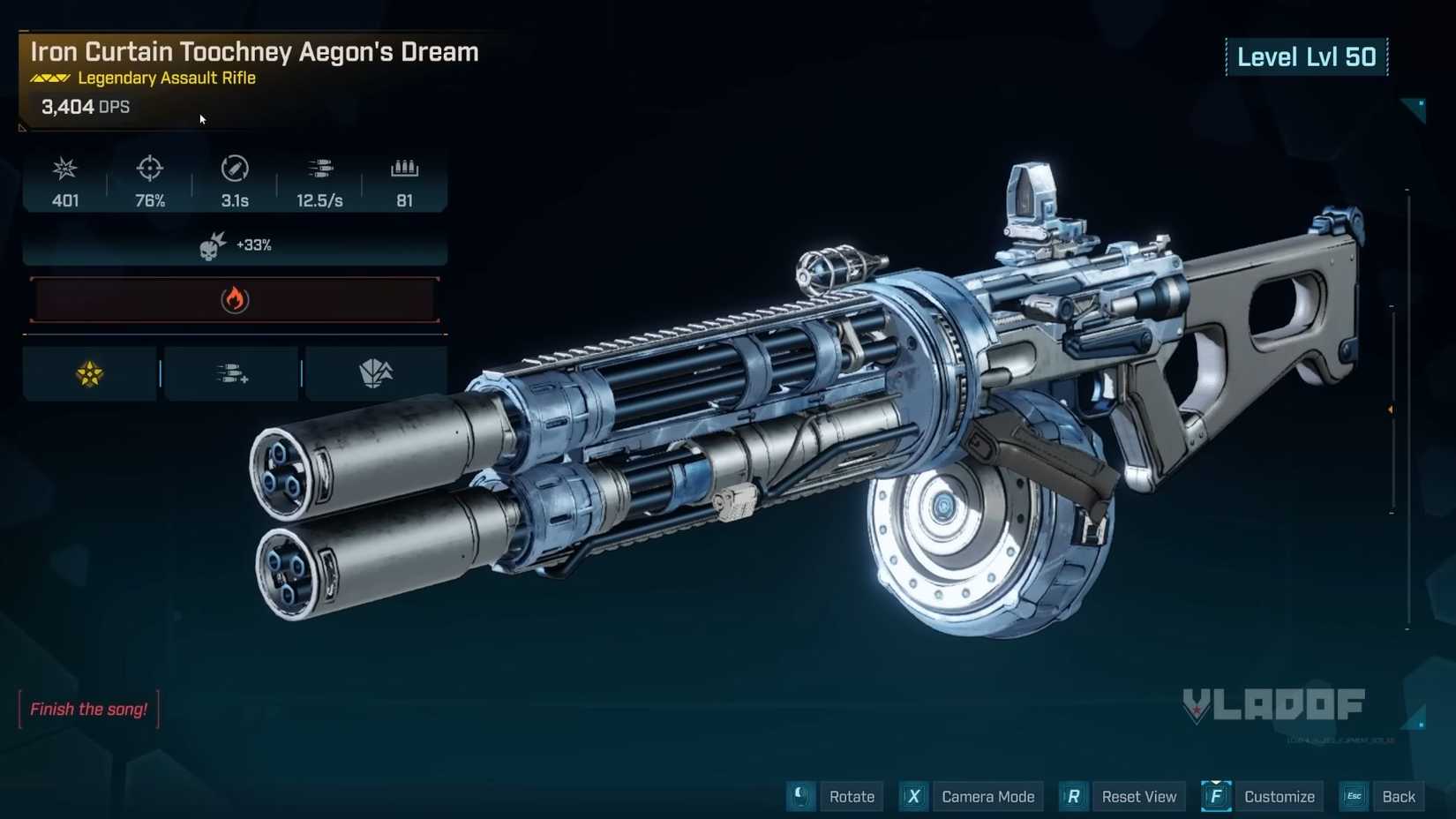Click the Vladof manufacturer logo
This screenshot has height=819, width=1456.
(x=1273, y=704)
